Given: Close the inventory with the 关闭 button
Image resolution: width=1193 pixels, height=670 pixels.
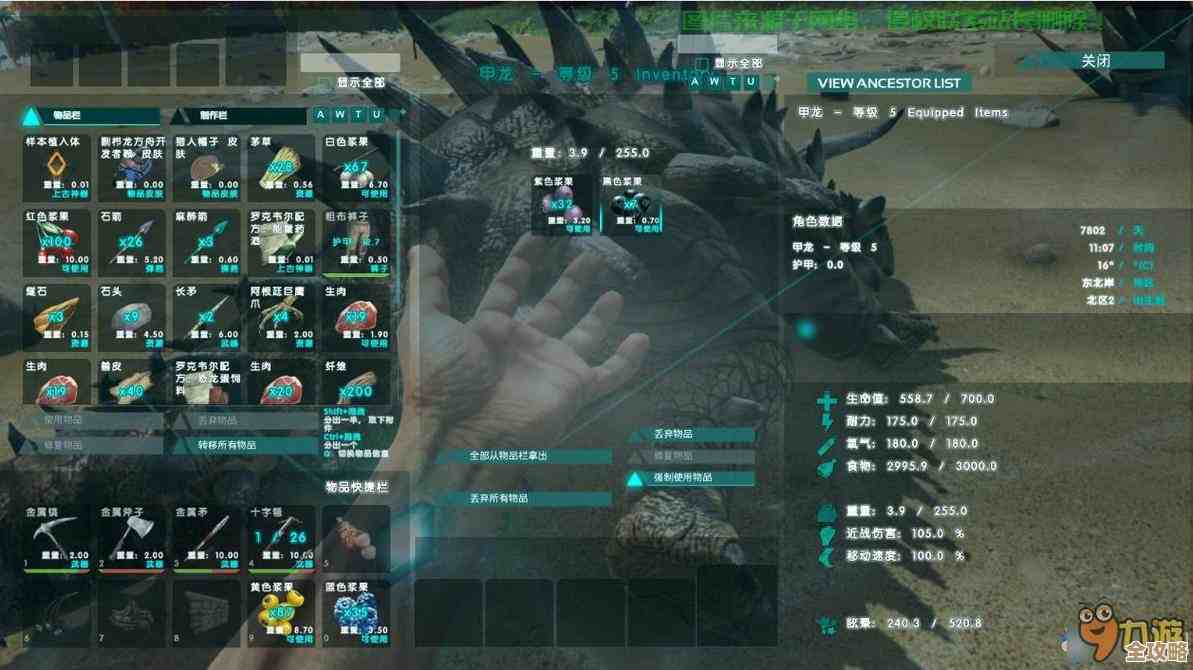Looking at the screenshot, I should (1095, 61).
